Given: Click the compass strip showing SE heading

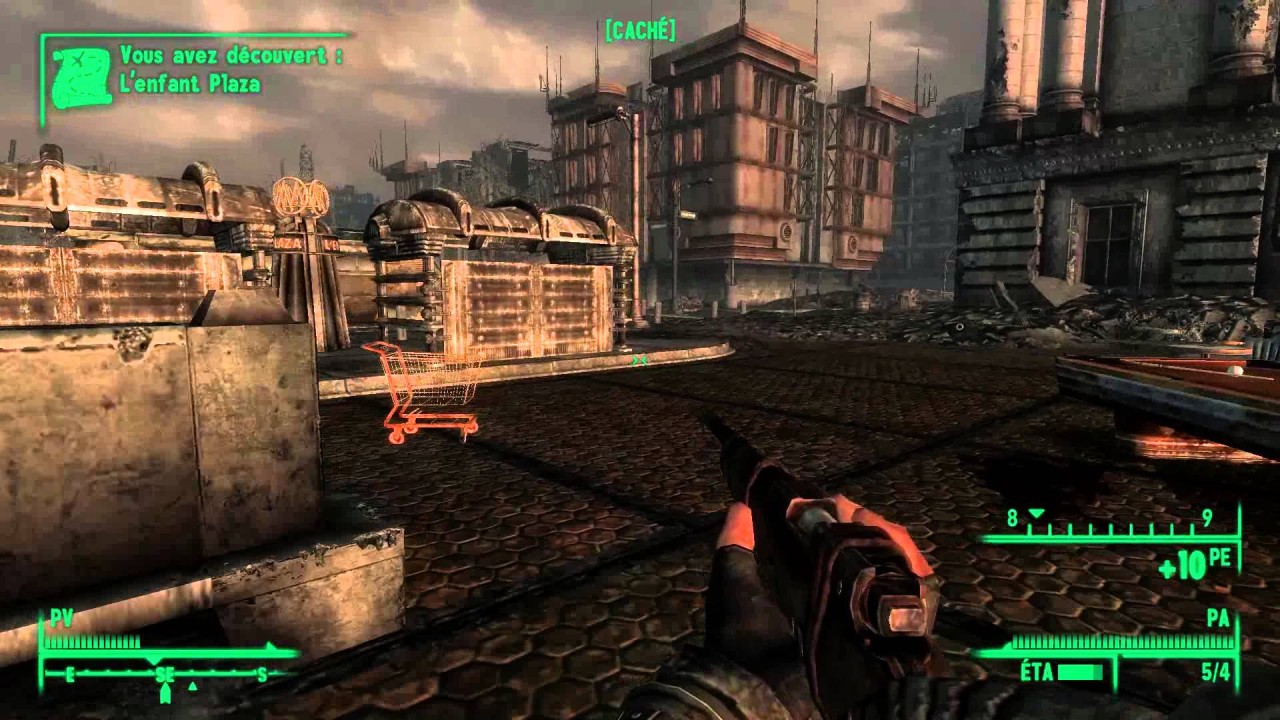Looking at the screenshot, I should click(x=167, y=675).
